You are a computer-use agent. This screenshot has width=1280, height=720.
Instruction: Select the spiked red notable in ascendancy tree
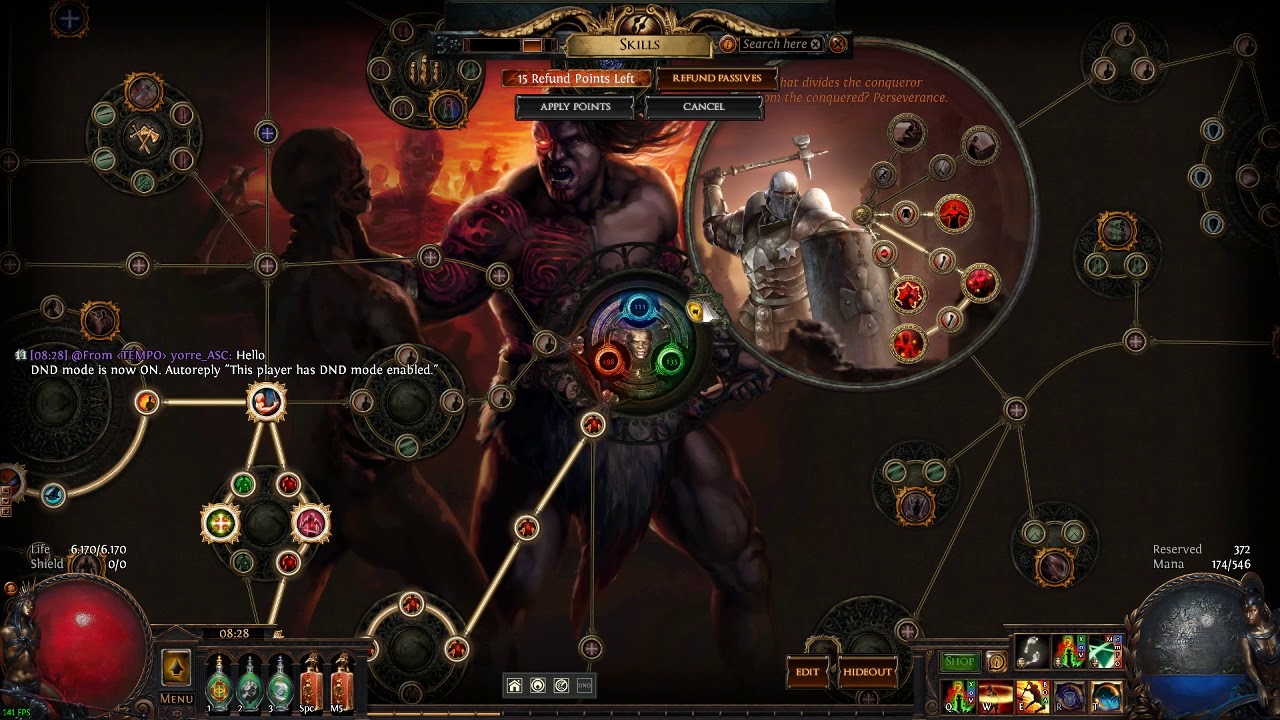908,295
